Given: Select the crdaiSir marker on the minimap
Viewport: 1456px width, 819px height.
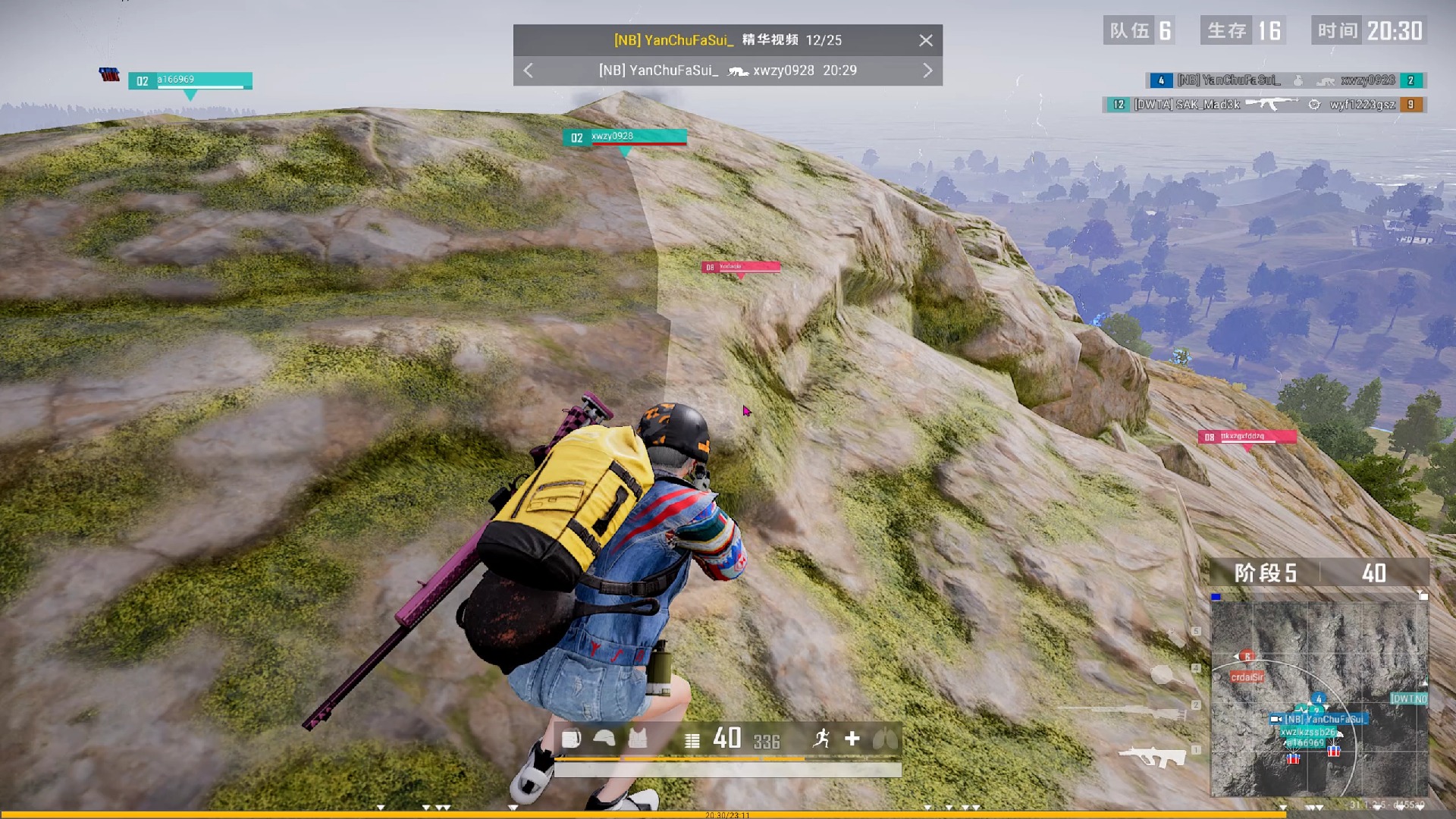Looking at the screenshot, I should pyautogui.click(x=1247, y=676).
